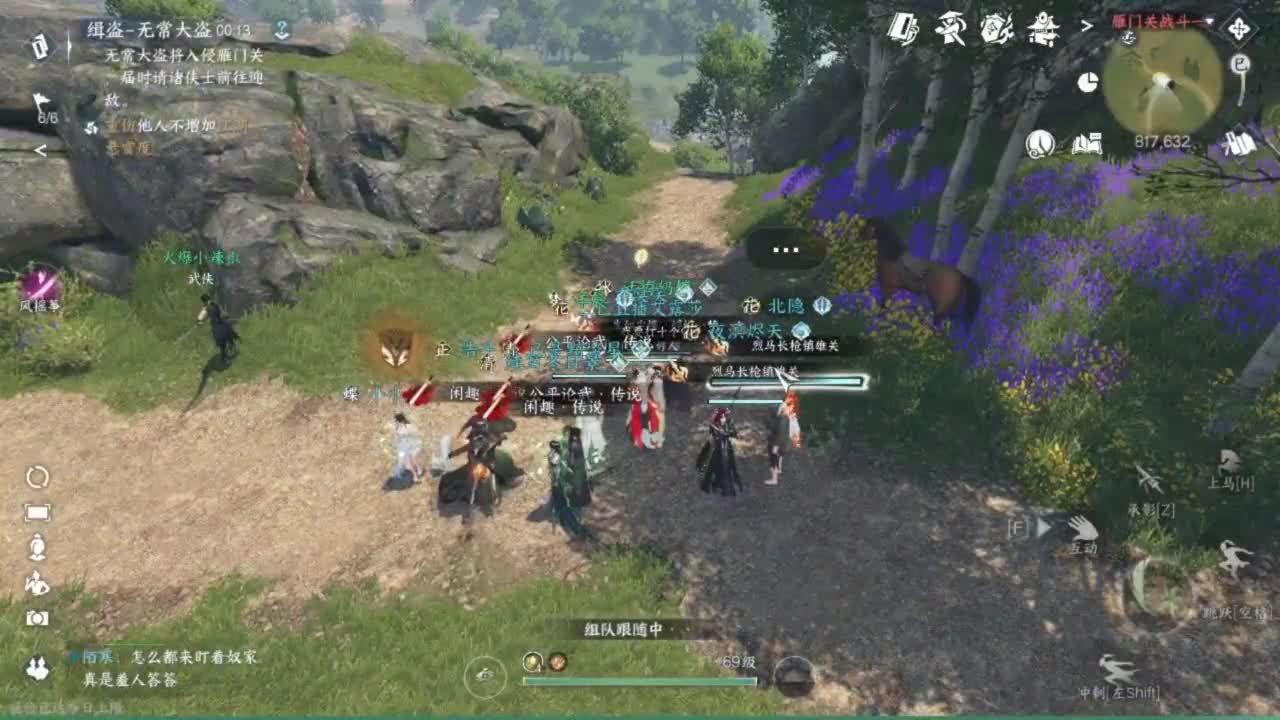Select the meditation pose icon in left sidebar

[x=37, y=545]
